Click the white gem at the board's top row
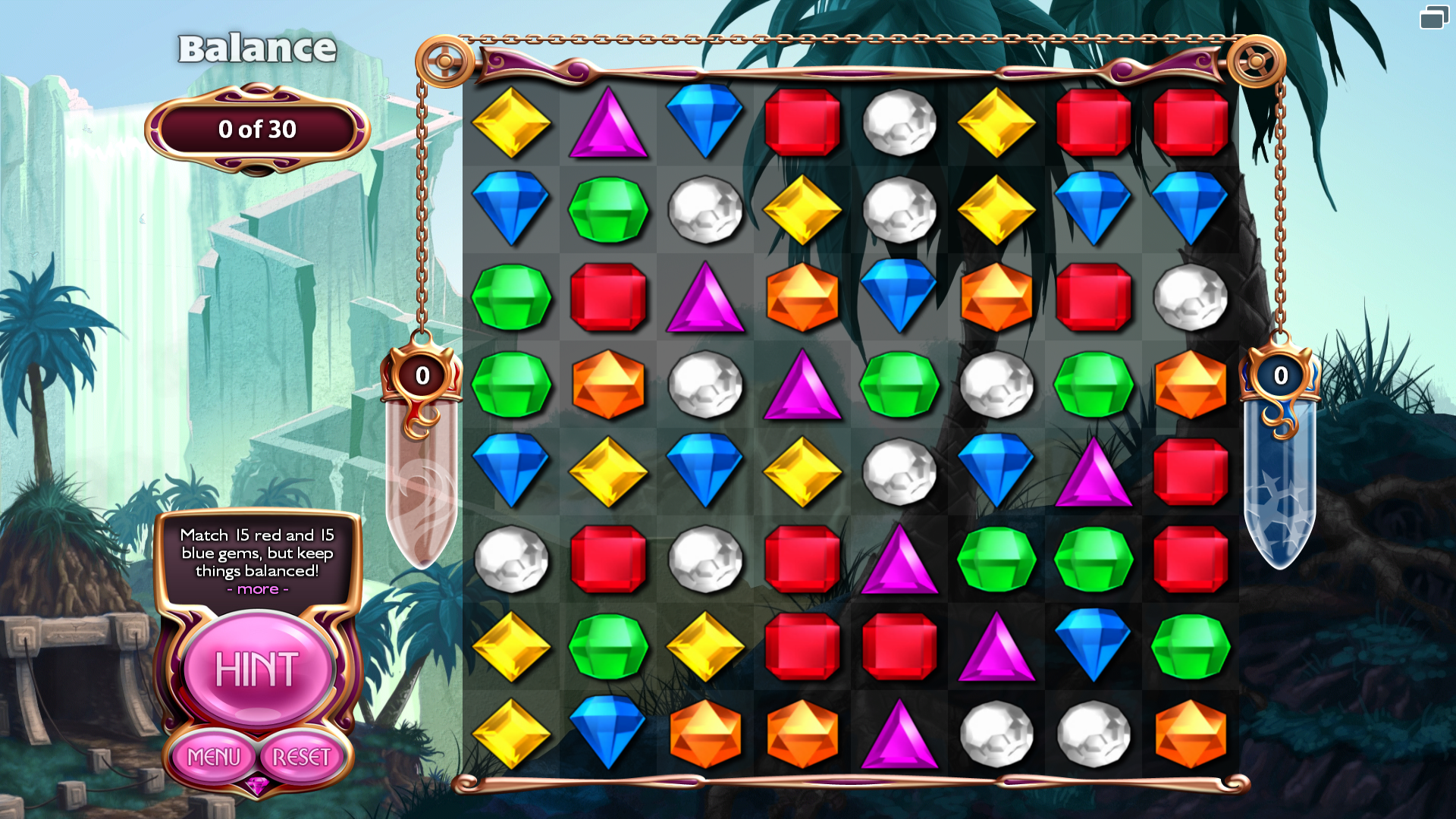This screenshot has width=1456, height=819. click(x=900, y=121)
